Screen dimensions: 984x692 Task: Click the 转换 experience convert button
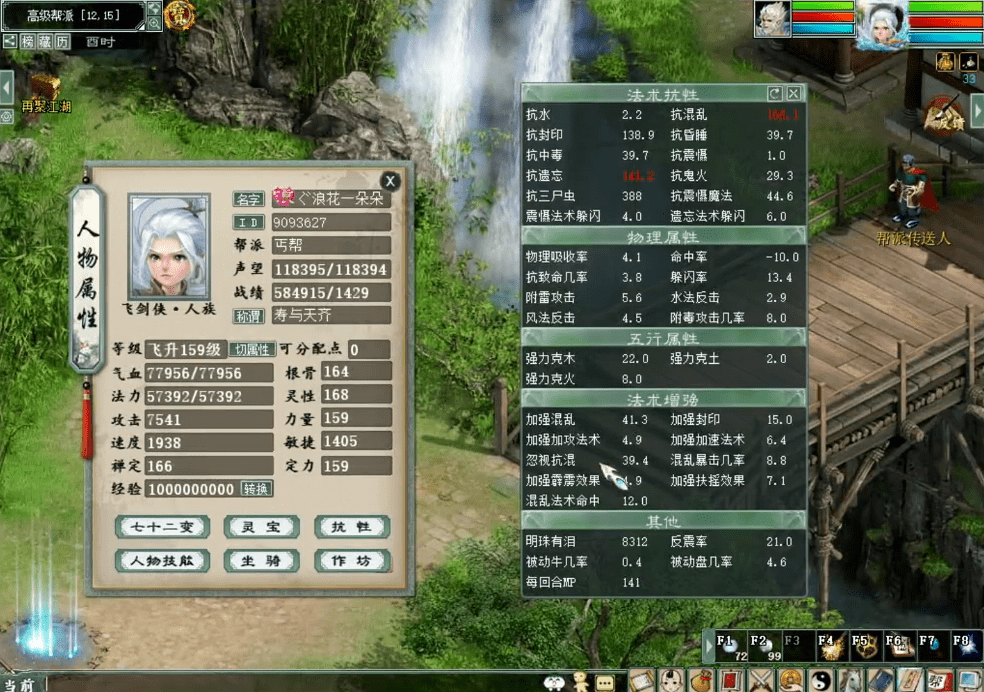(x=256, y=489)
